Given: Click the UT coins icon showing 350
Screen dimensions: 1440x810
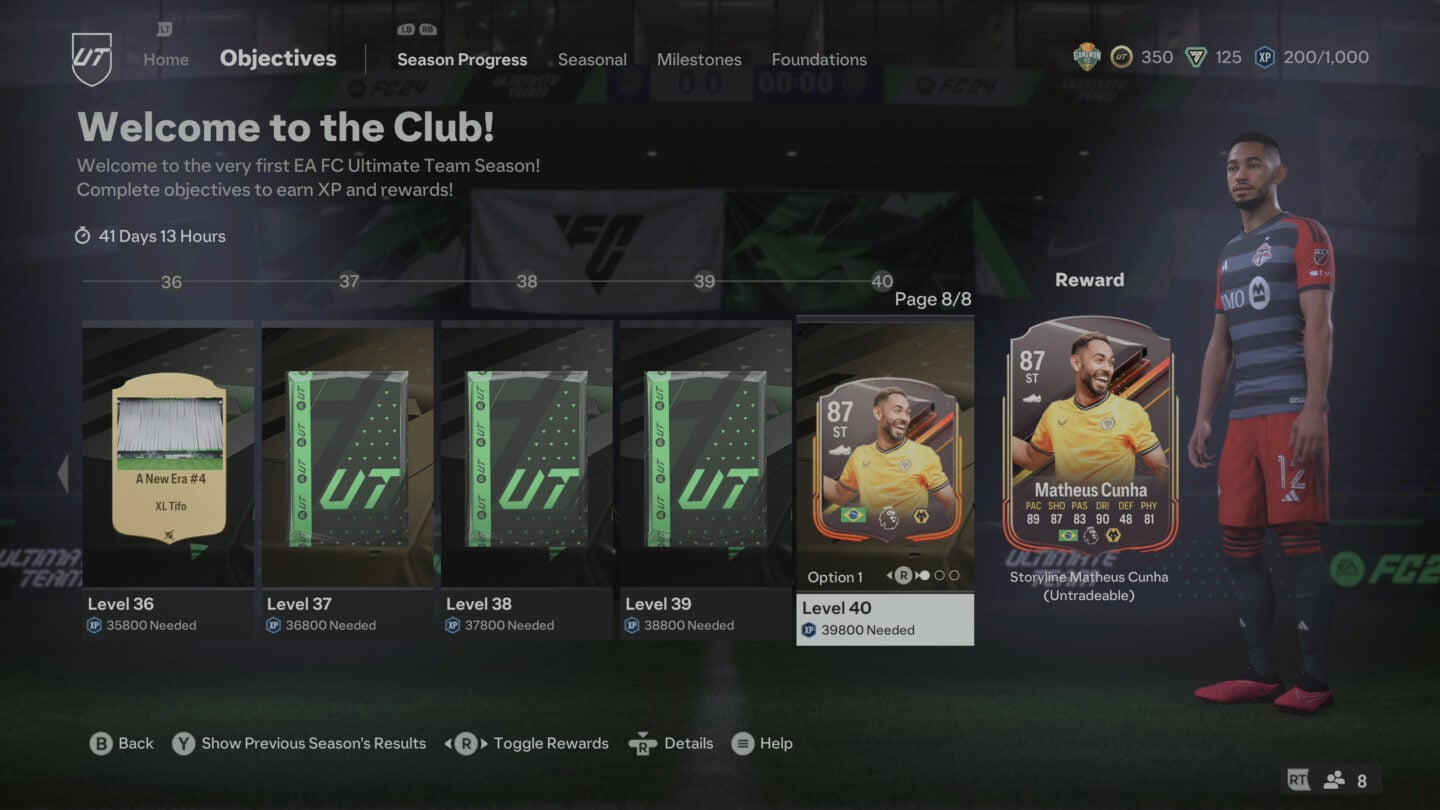Looking at the screenshot, I should (1124, 57).
